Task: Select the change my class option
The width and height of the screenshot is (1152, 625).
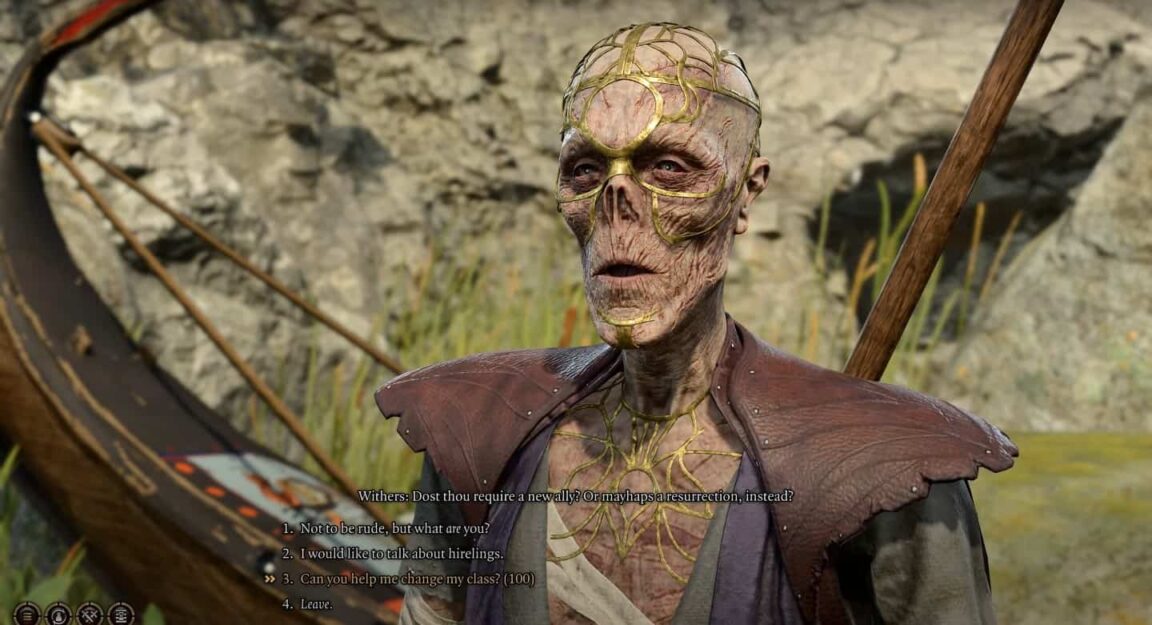Action: 417,578
